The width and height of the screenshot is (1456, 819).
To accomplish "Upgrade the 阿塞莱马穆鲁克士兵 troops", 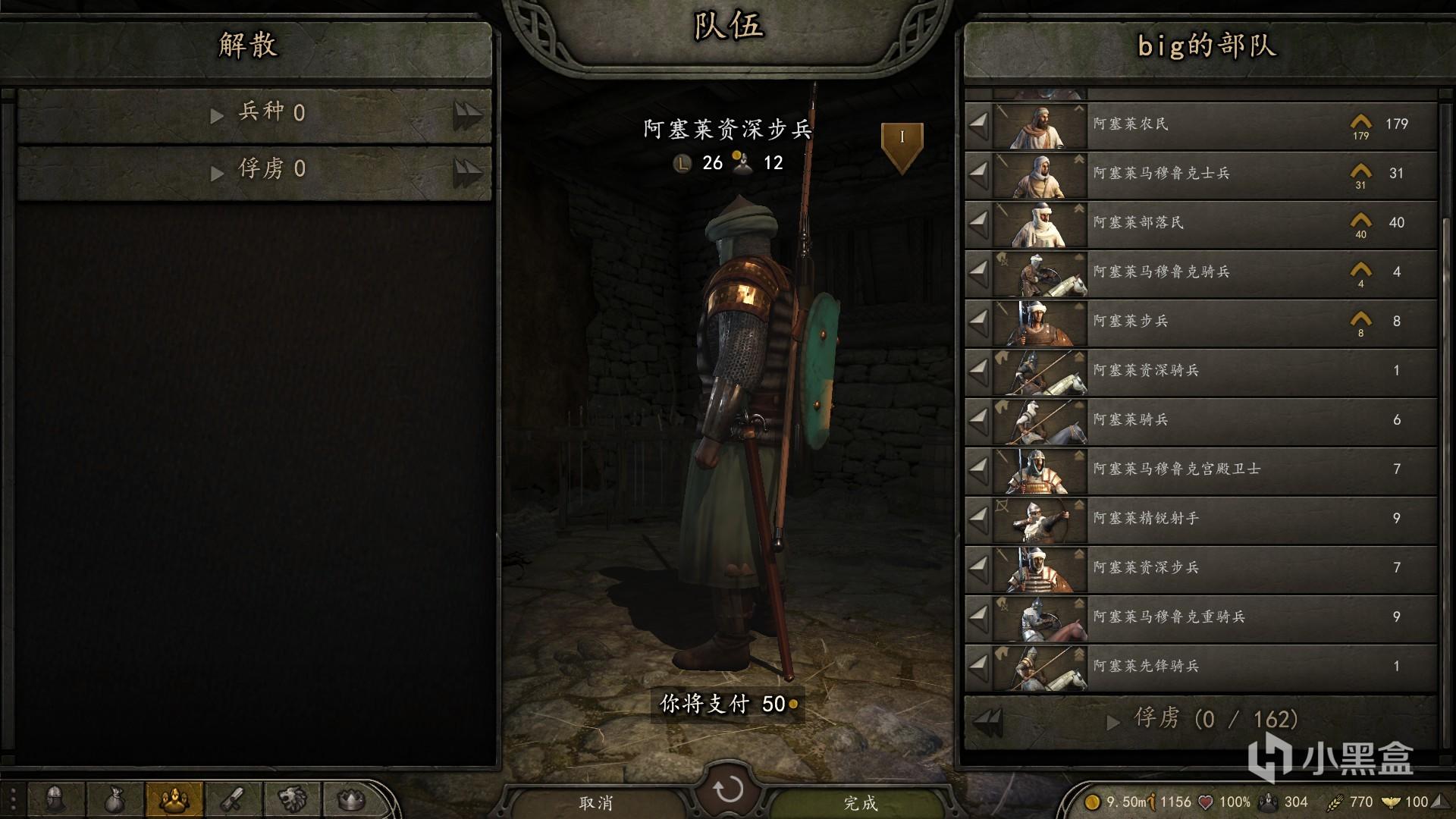I will [1360, 172].
